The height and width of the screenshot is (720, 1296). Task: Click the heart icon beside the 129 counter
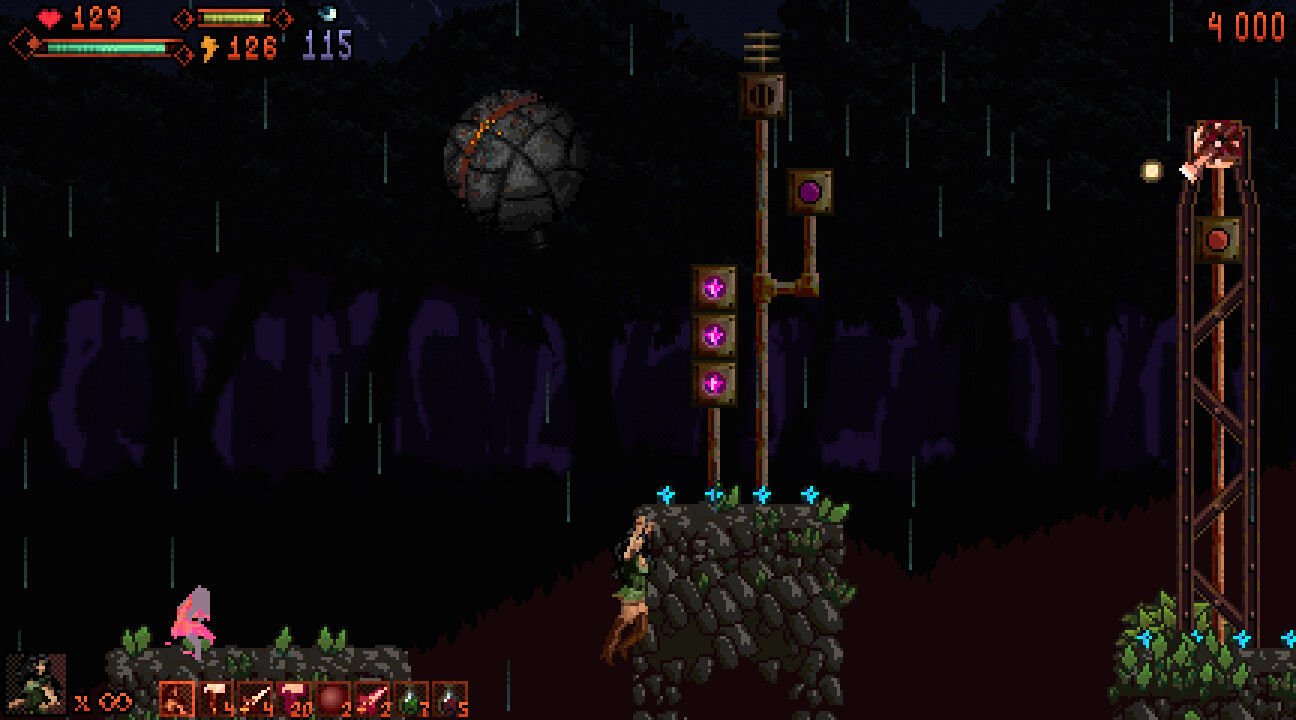pyautogui.click(x=48, y=17)
